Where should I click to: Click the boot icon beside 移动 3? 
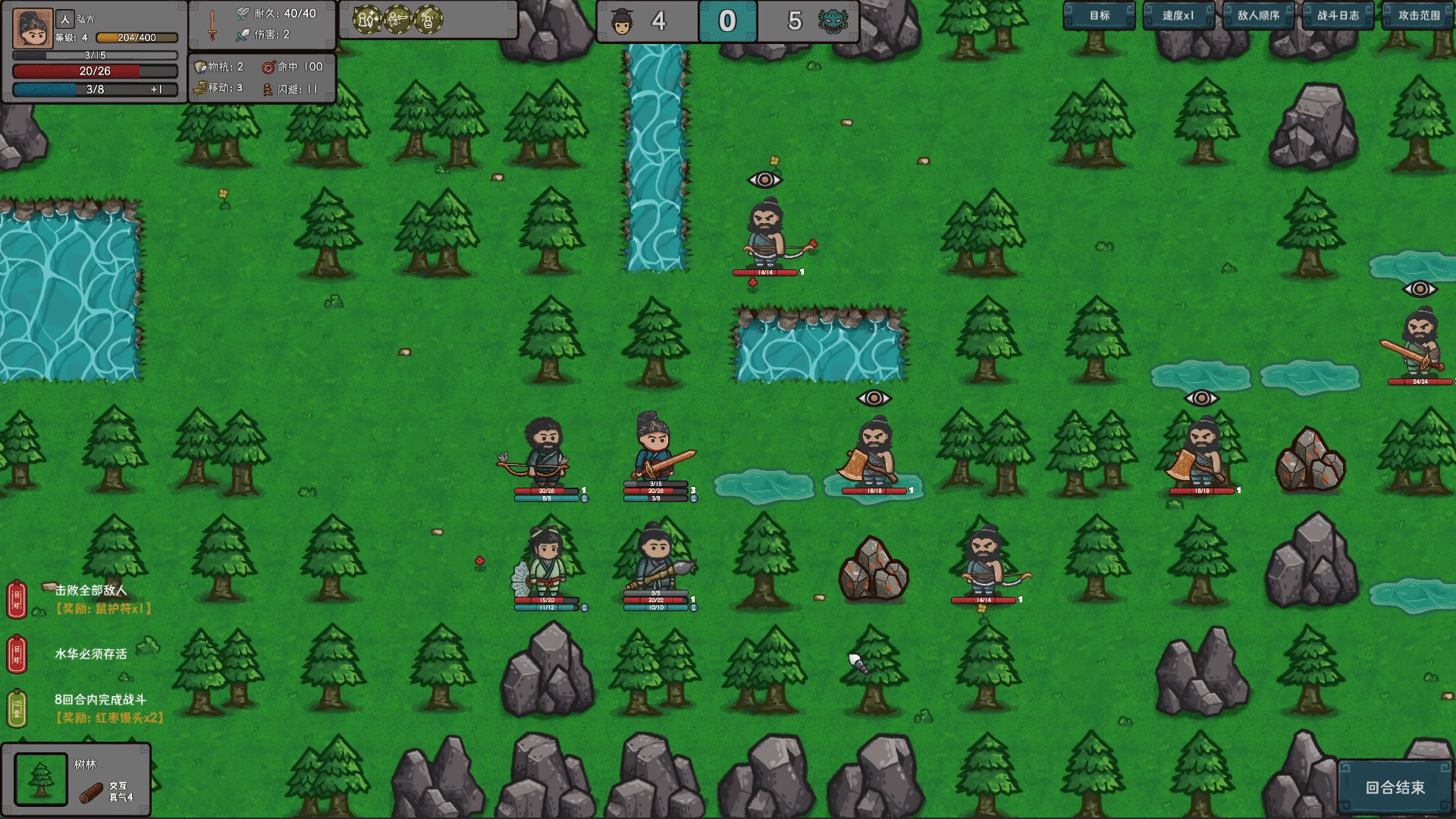coord(198,88)
